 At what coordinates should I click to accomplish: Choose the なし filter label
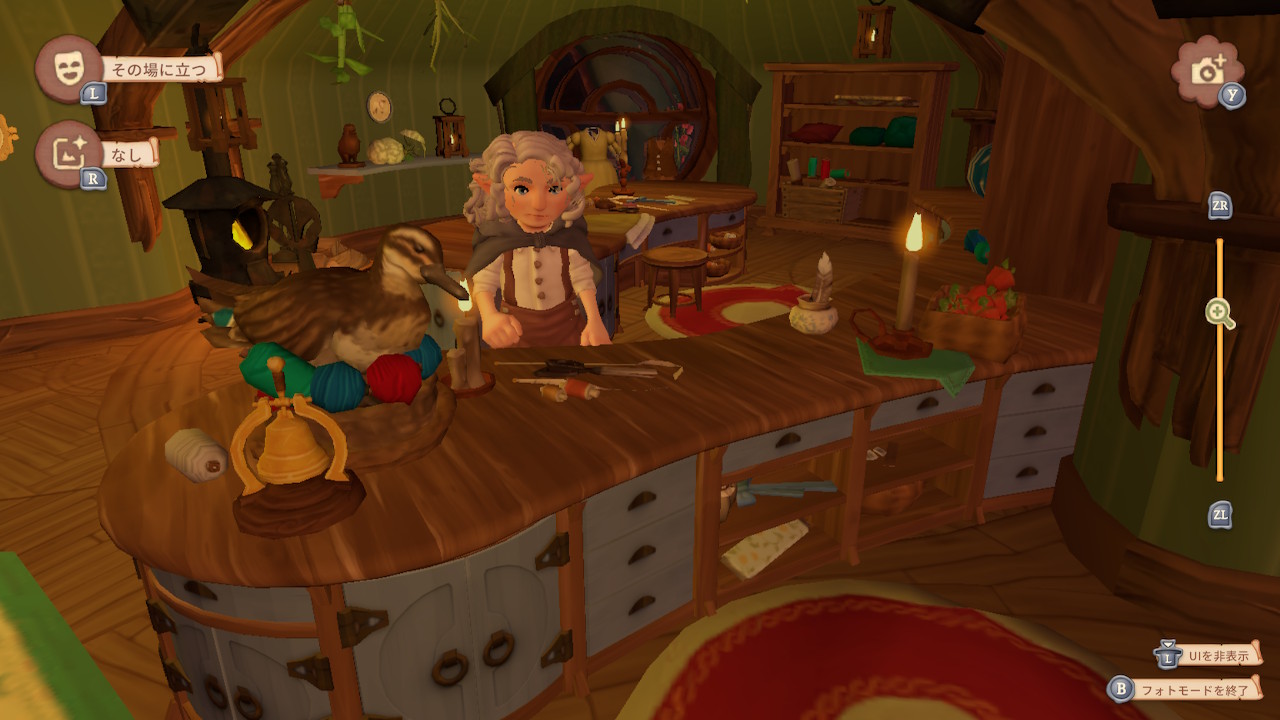point(130,154)
